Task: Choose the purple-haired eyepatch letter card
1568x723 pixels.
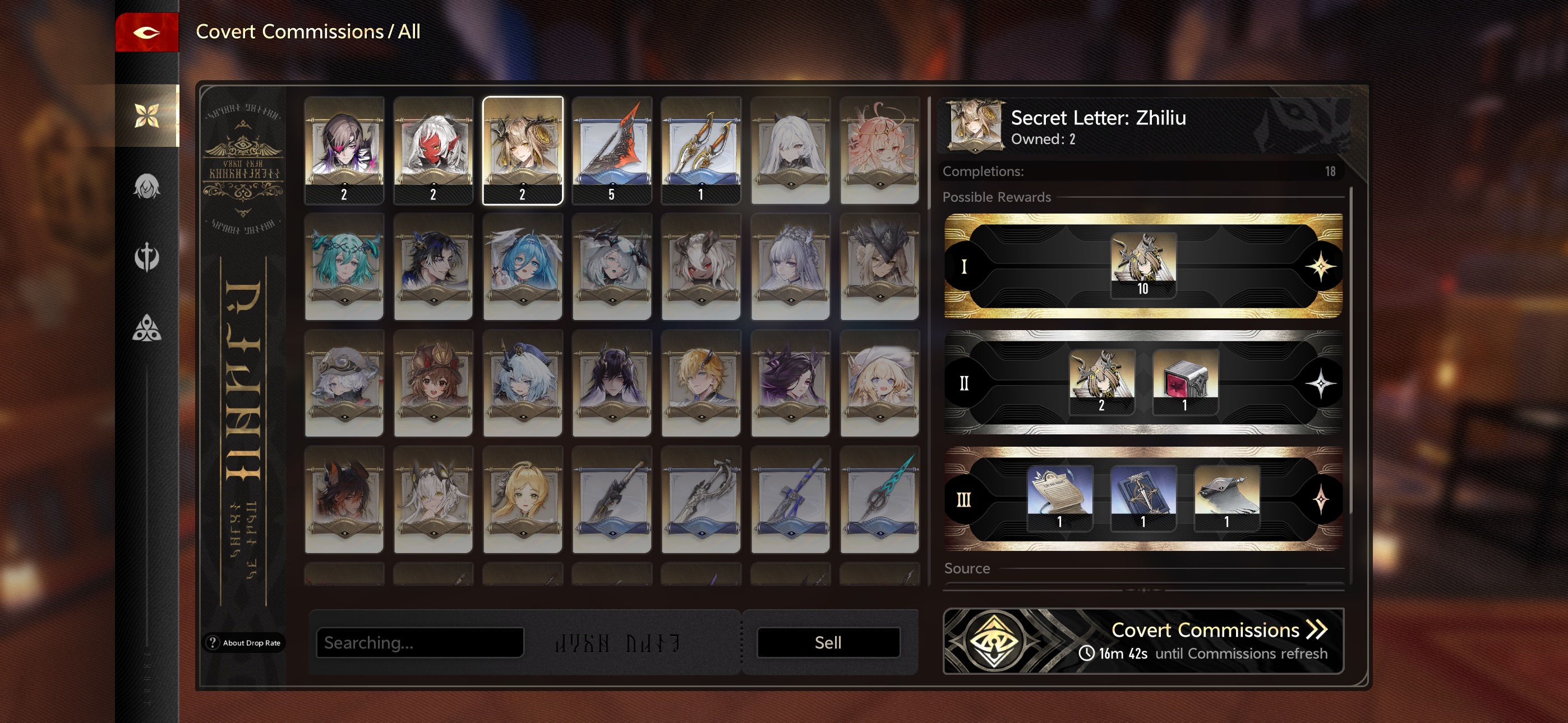Action: (x=344, y=150)
